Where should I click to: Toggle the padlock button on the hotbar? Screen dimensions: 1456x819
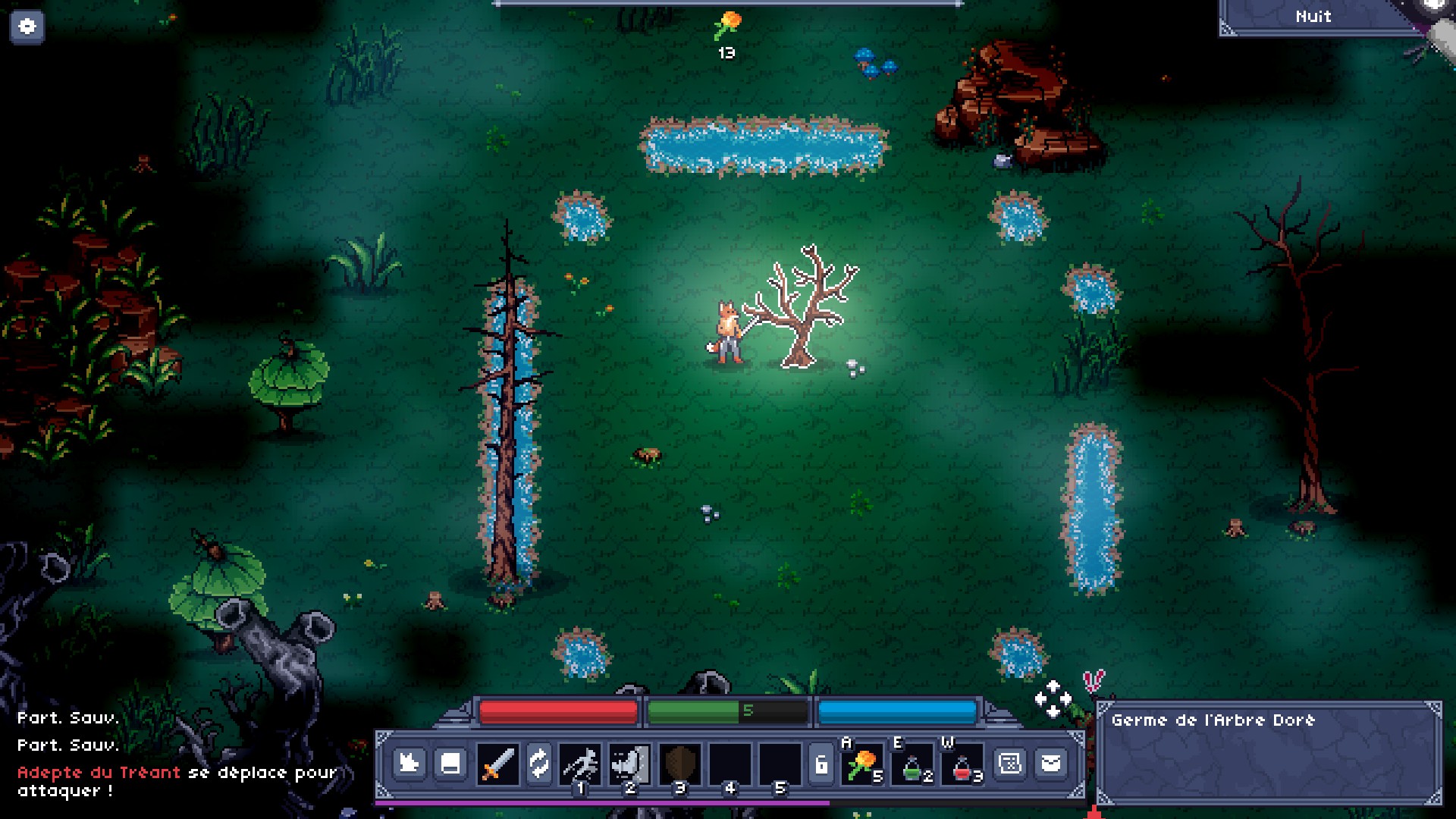pos(821,764)
